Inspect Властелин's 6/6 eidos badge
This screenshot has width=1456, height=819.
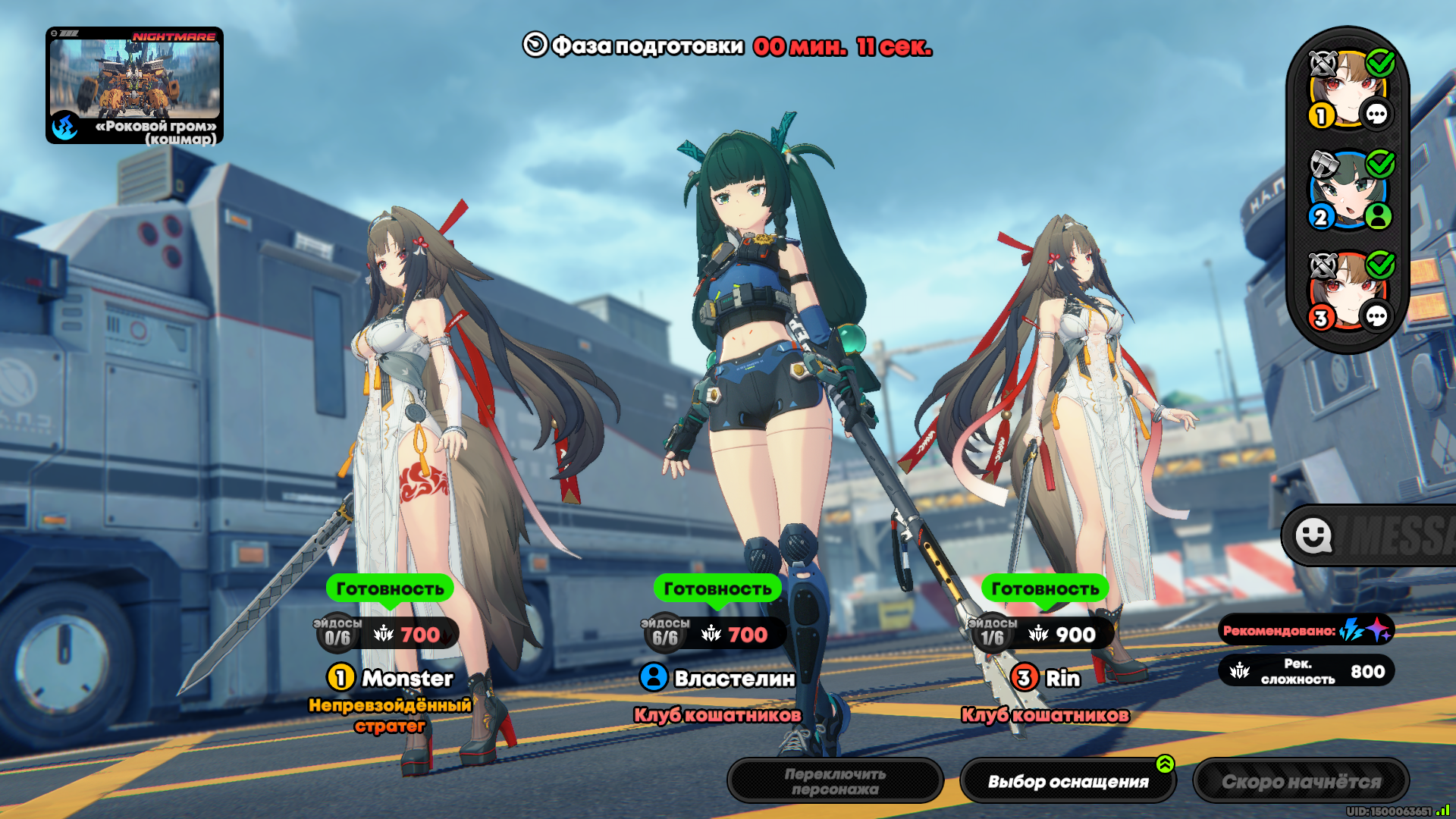click(665, 634)
